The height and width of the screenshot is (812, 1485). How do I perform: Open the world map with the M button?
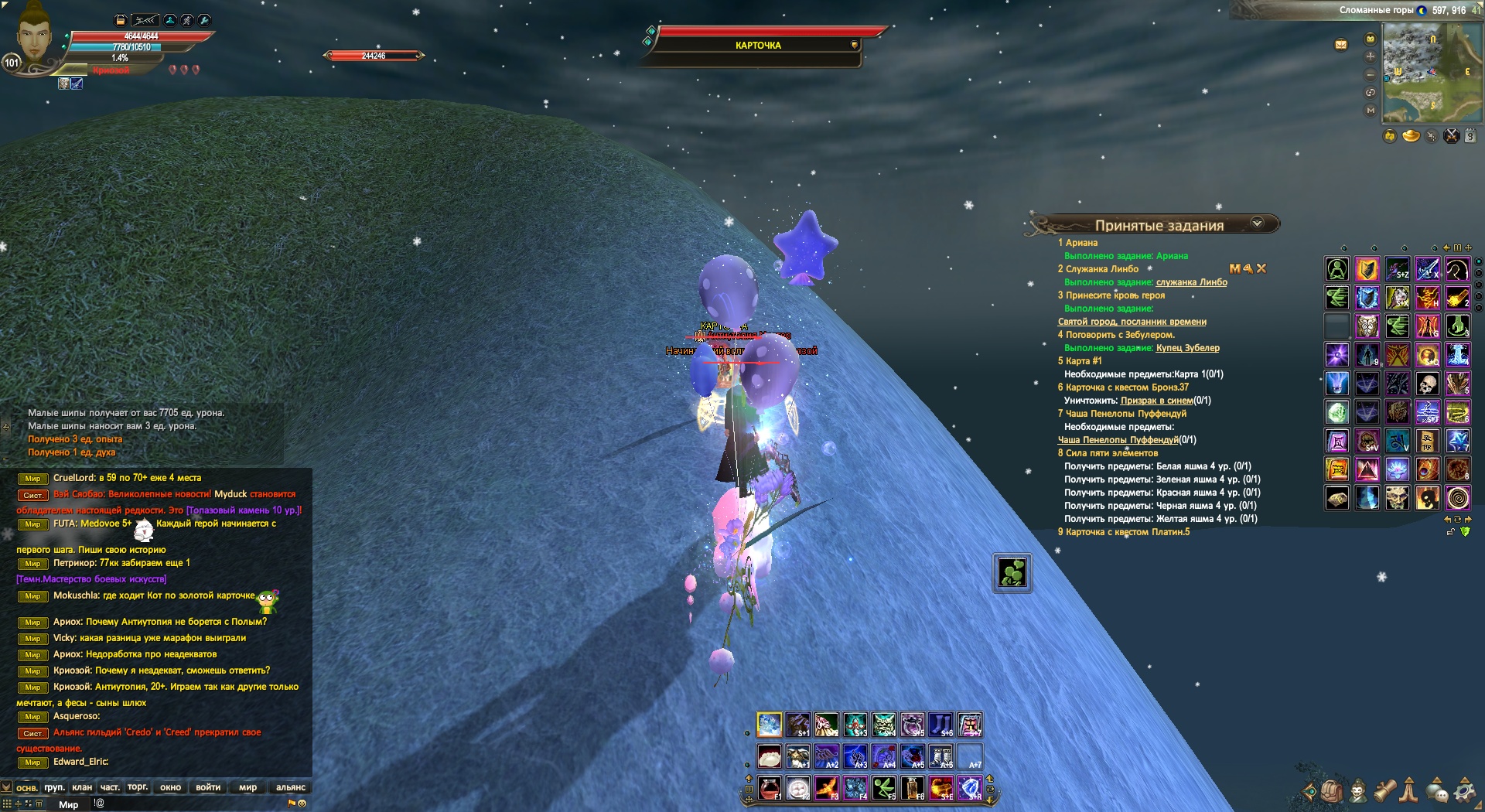(1371, 111)
